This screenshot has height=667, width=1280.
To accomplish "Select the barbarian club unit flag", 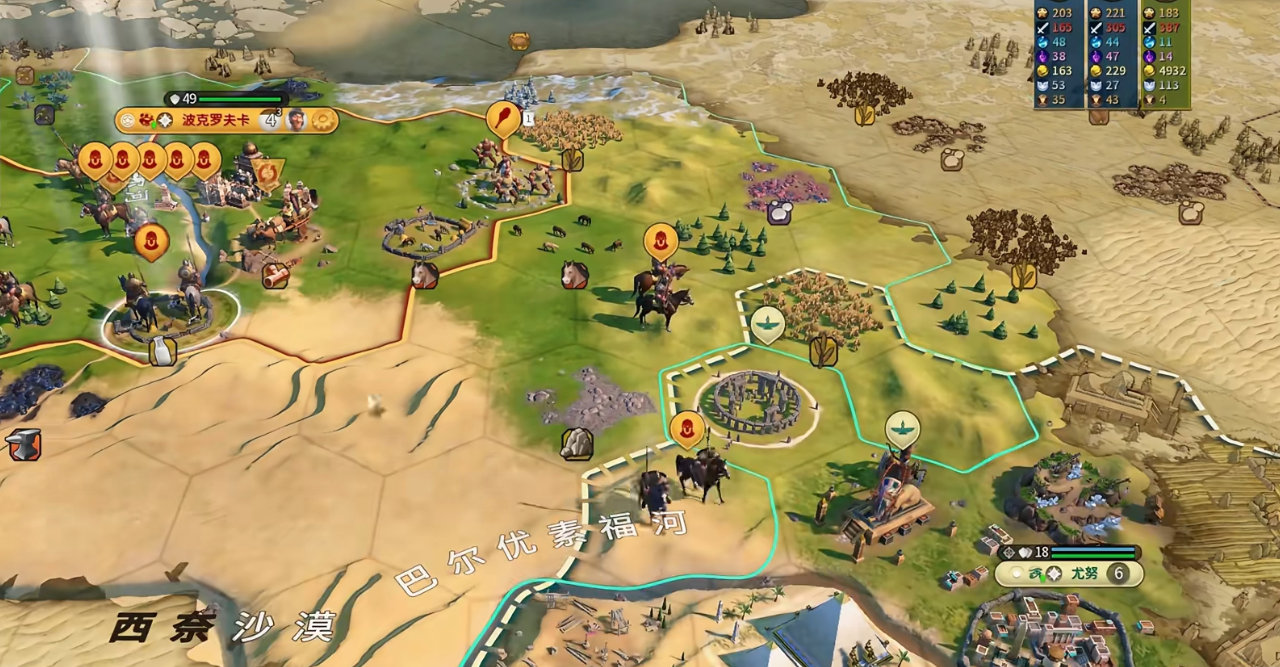I will [x=502, y=119].
